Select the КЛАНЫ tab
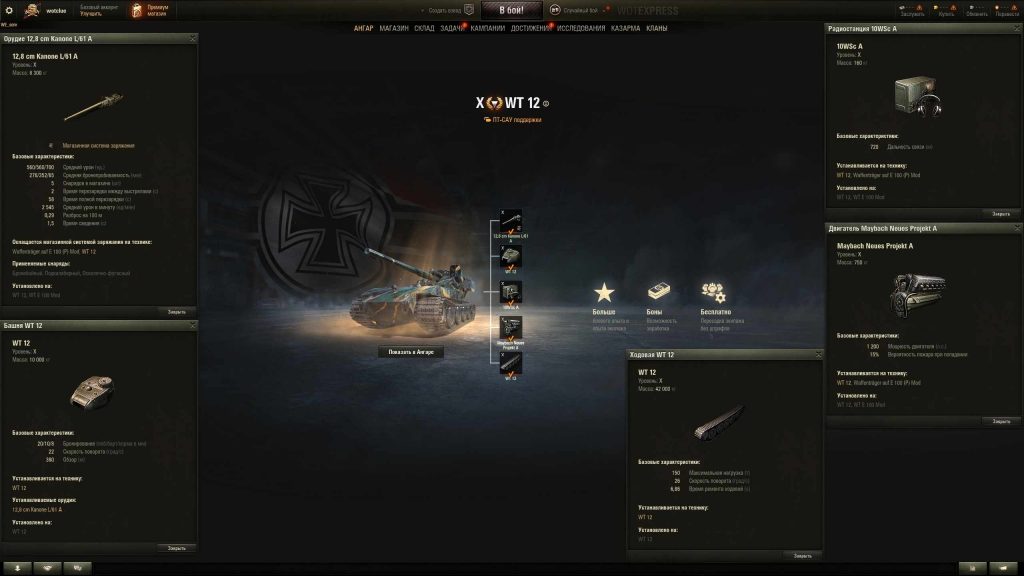The width and height of the screenshot is (1024, 576). coord(657,28)
